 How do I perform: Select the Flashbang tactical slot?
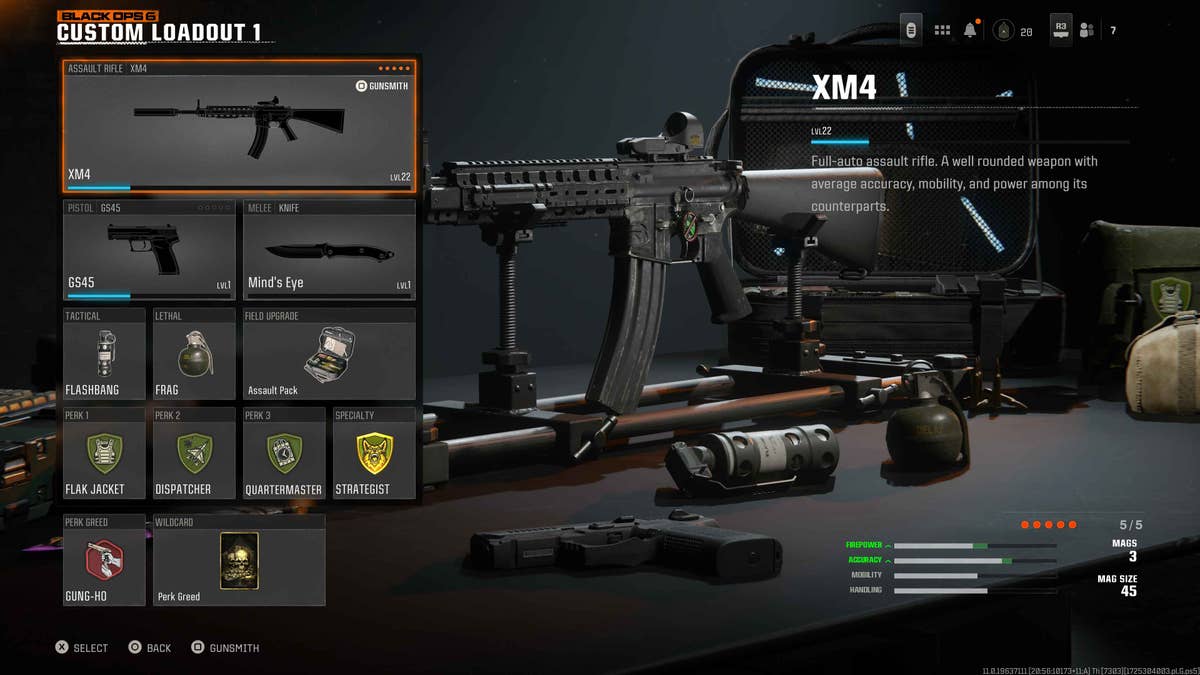[x=104, y=354]
